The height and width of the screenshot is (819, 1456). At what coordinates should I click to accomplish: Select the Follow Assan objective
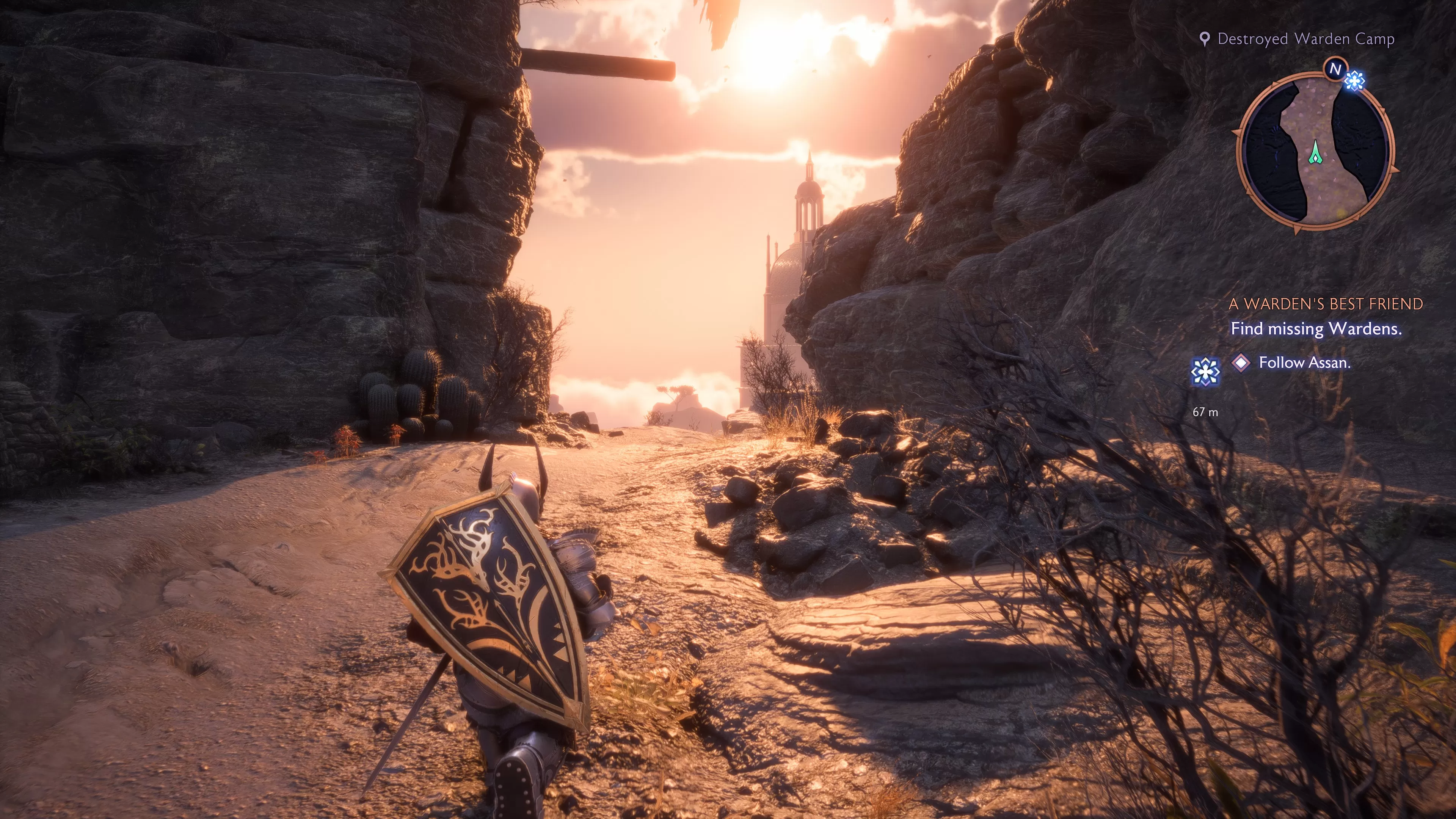(1304, 362)
